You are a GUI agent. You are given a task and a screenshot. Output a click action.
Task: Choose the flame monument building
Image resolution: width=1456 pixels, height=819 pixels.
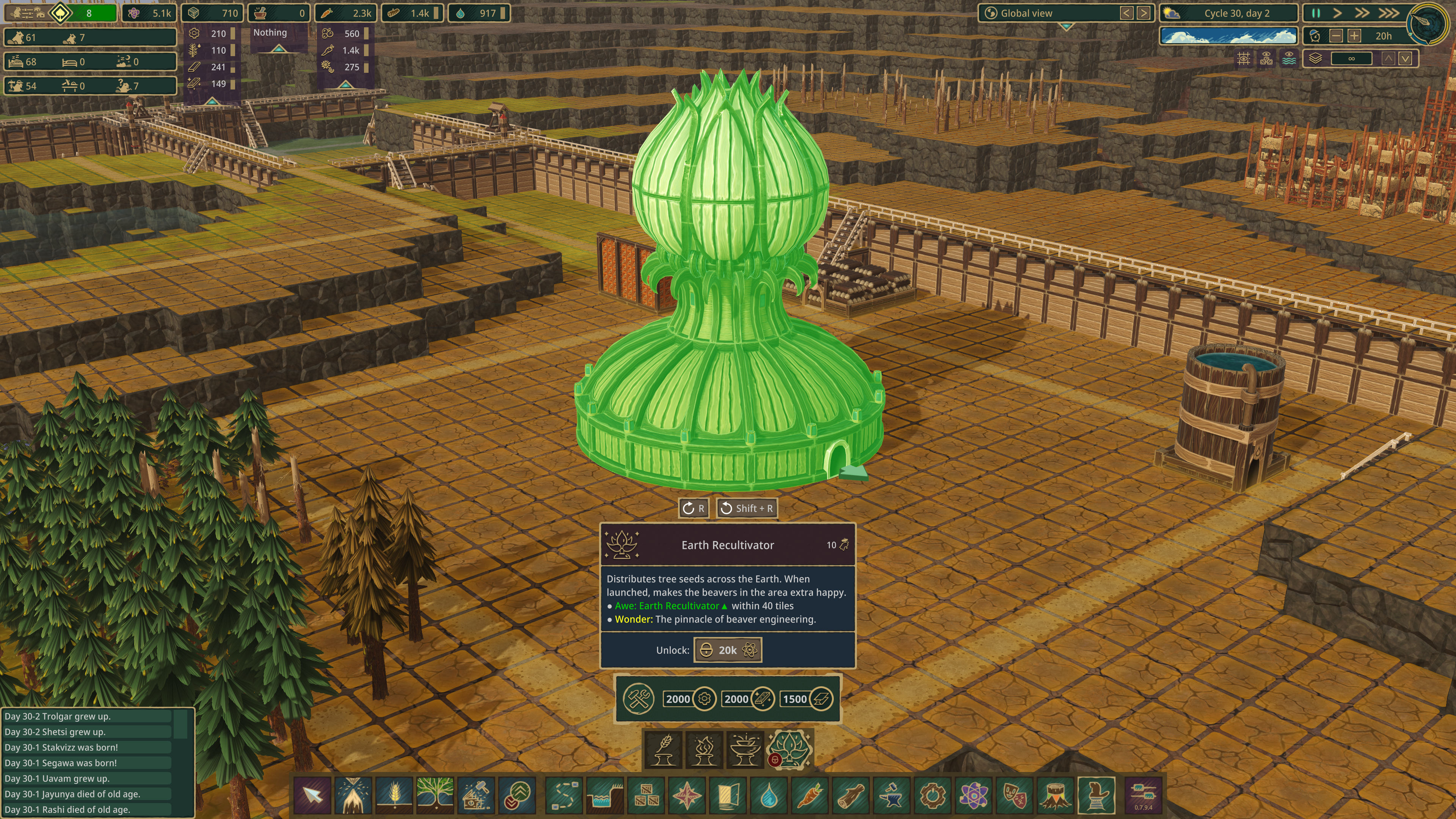[704, 750]
